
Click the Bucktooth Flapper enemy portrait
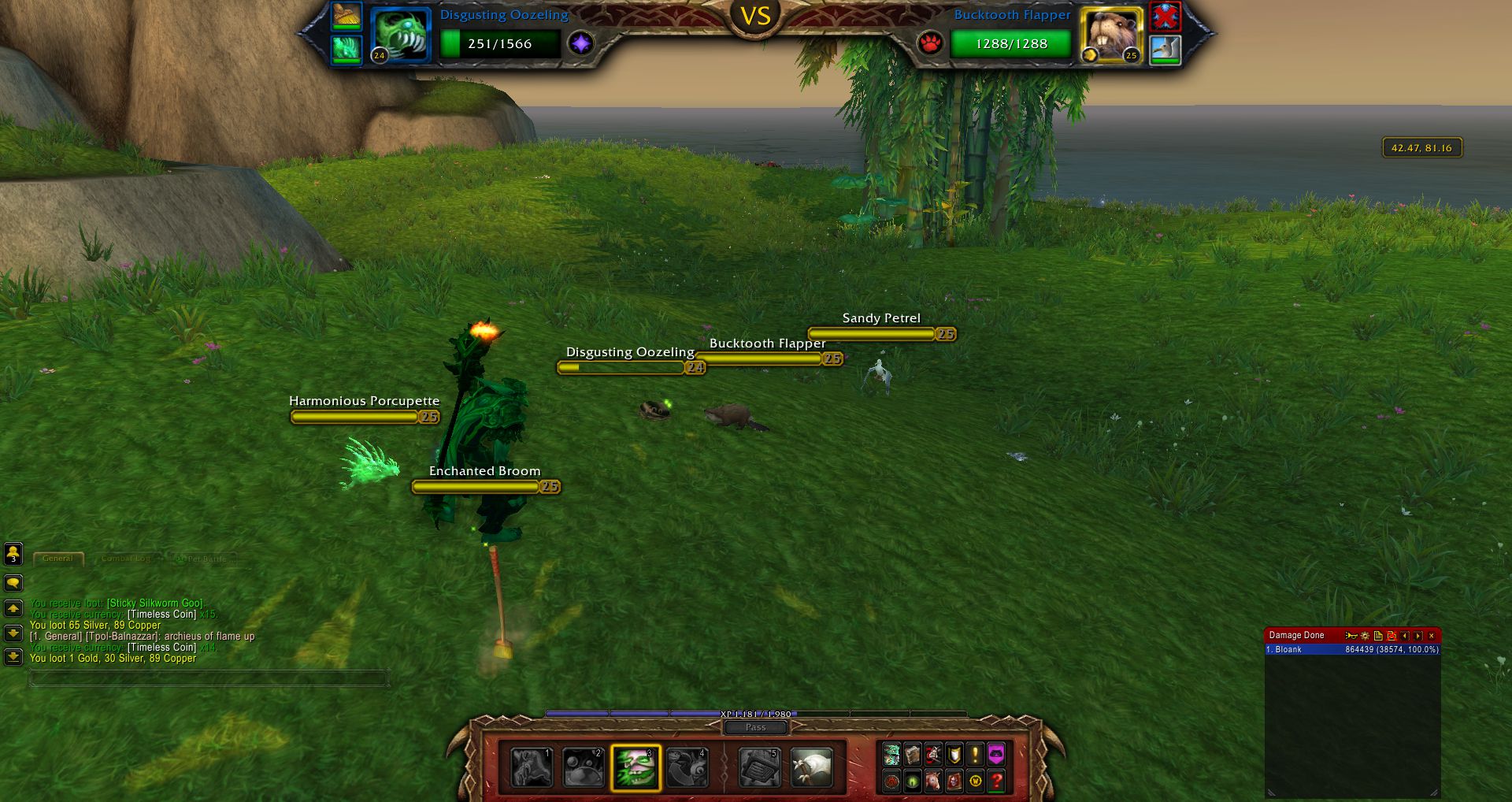click(1110, 35)
